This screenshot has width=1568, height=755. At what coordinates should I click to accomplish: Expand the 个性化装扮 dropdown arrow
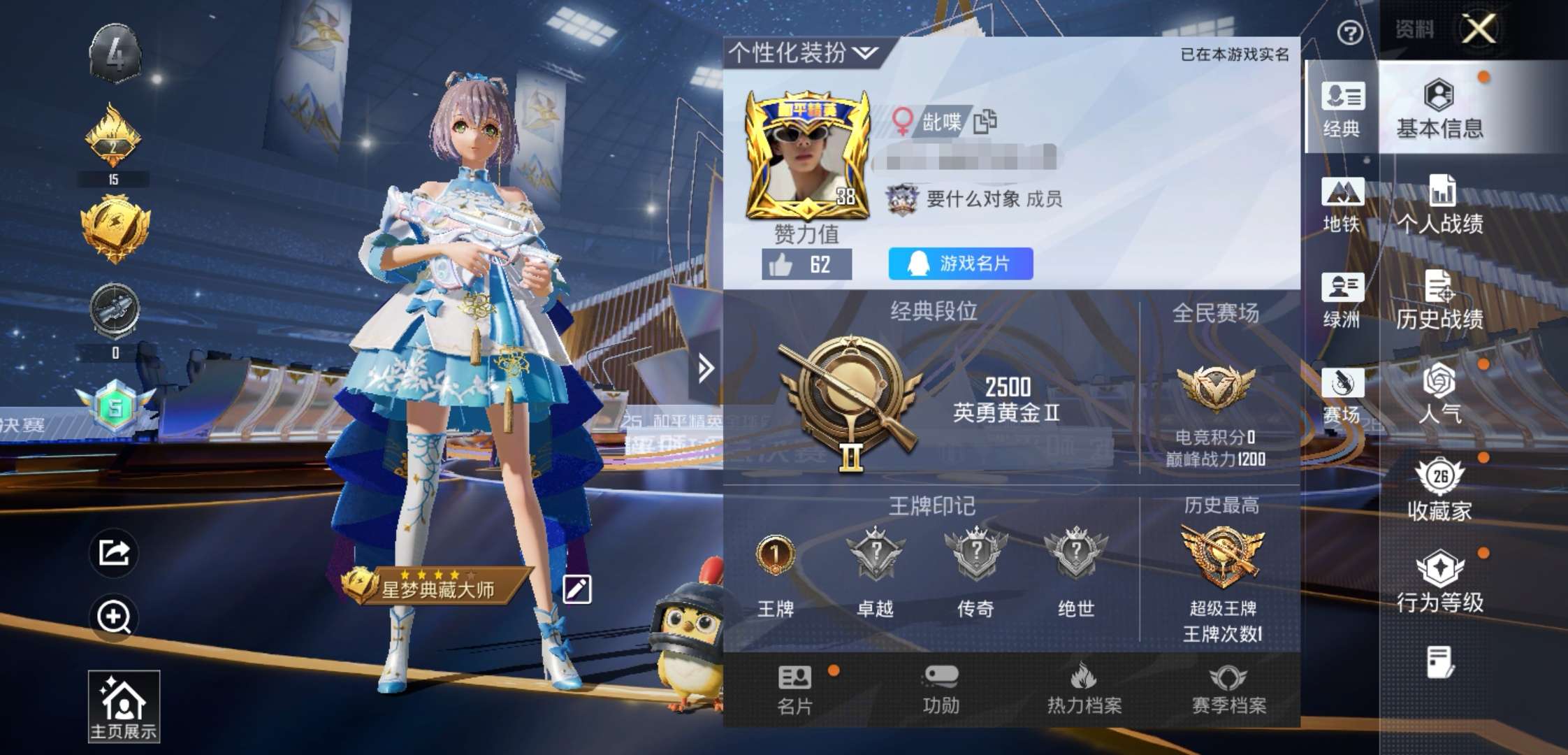[x=866, y=53]
